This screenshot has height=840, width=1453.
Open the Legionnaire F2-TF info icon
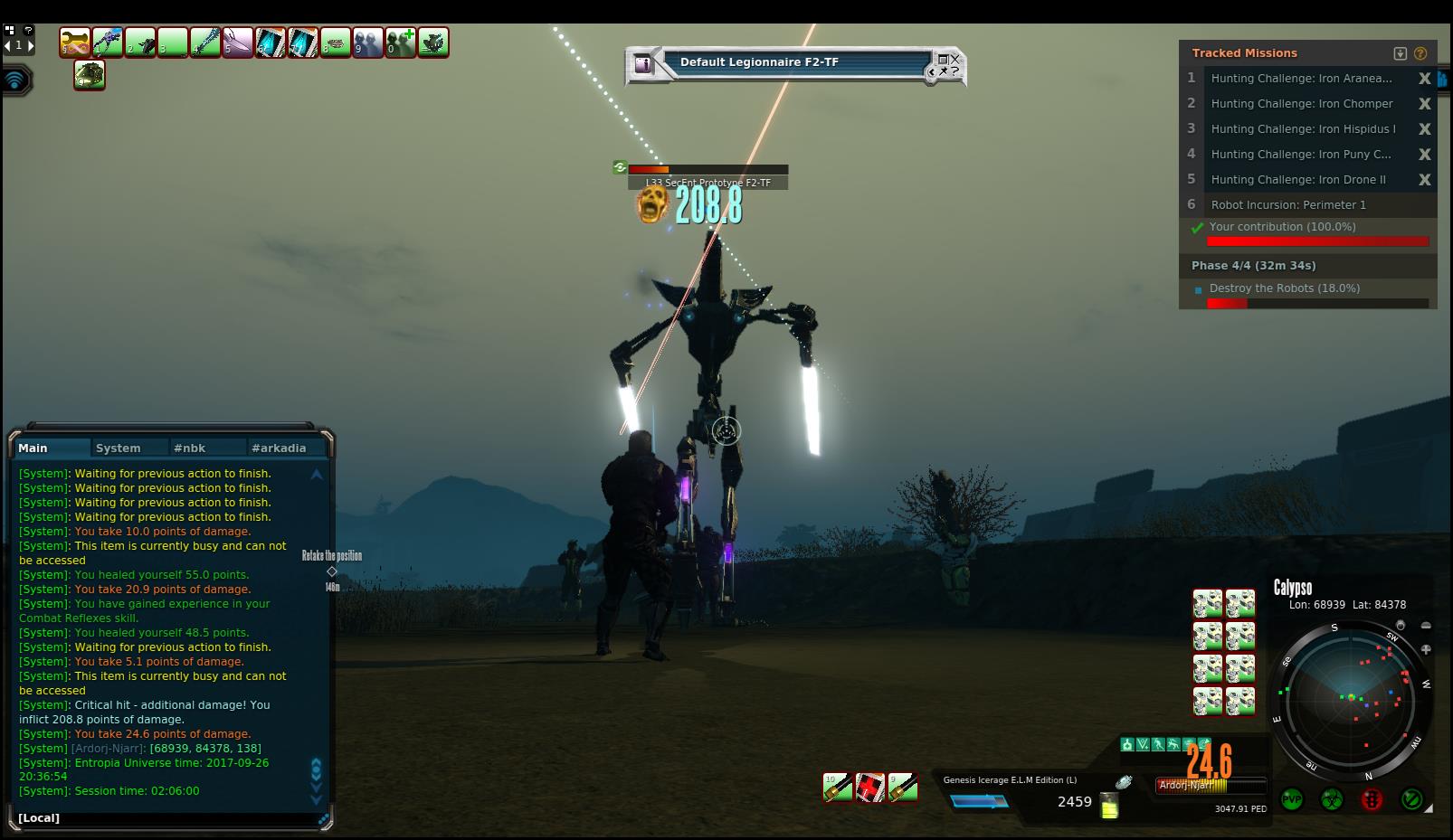click(643, 64)
